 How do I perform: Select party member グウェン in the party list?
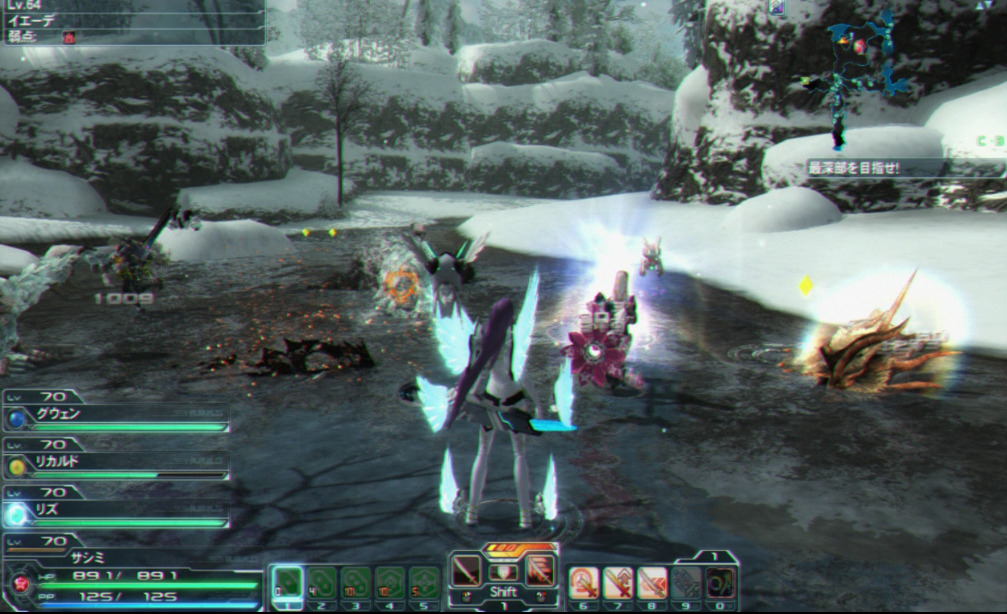(x=115, y=413)
